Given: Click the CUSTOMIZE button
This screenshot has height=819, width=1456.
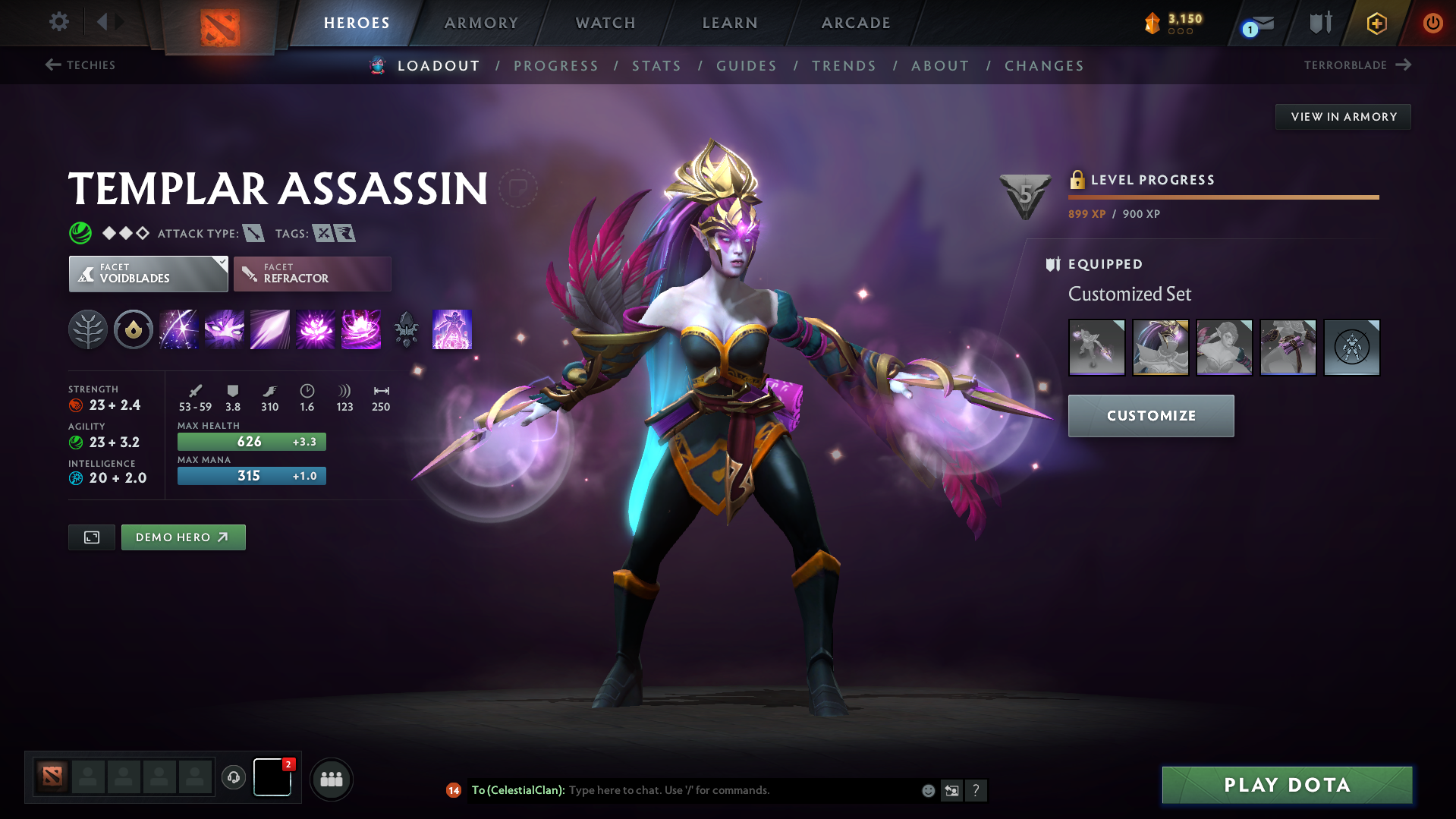Looking at the screenshot, I should 1150,415.
